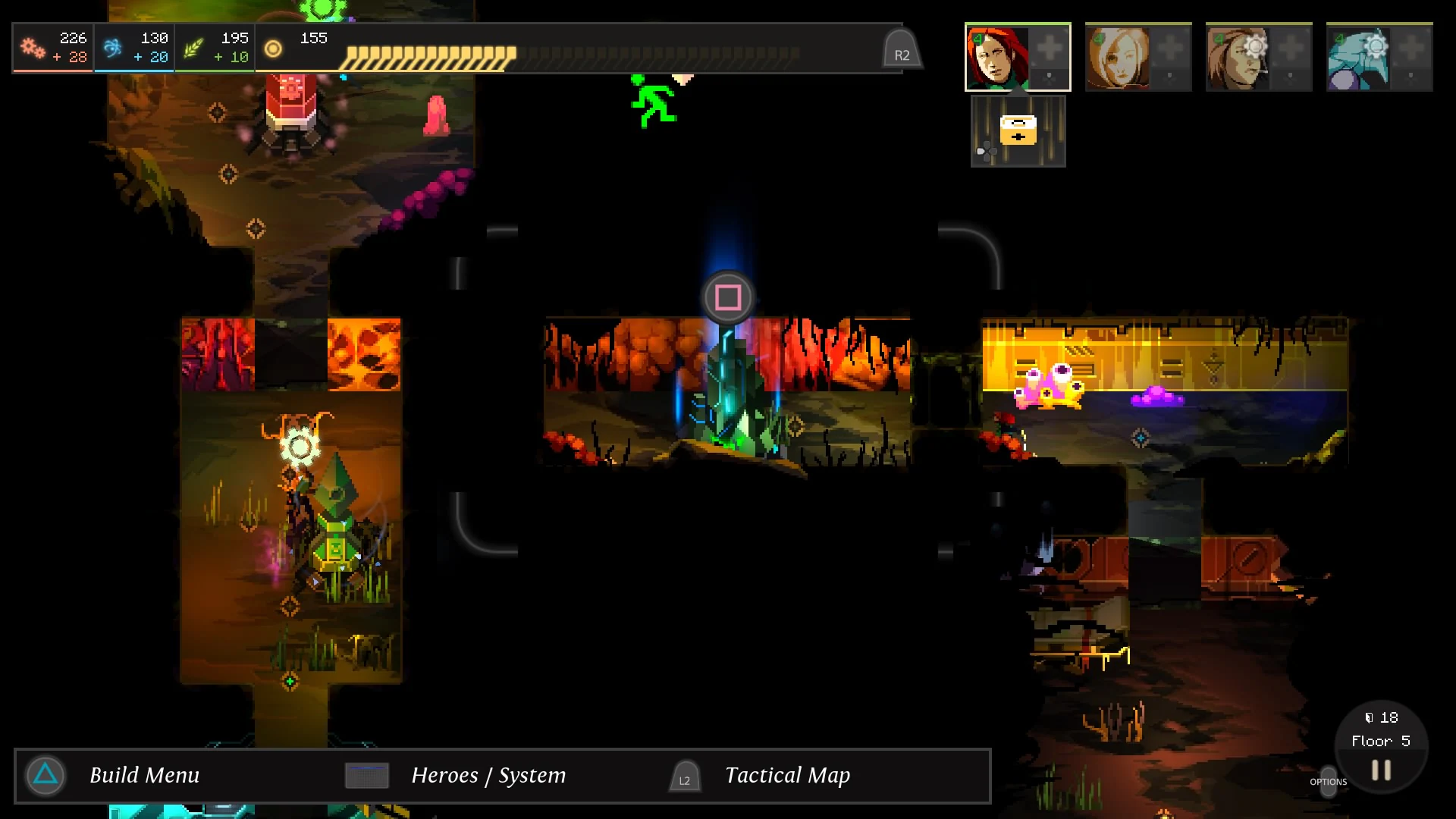Select the red-haired hero's portrait
Screen dimensions: 1456x819
994,56
